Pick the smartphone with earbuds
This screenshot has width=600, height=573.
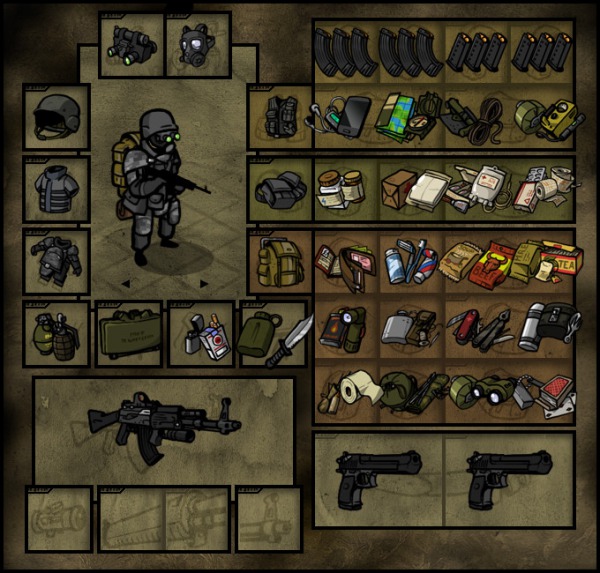343,113
